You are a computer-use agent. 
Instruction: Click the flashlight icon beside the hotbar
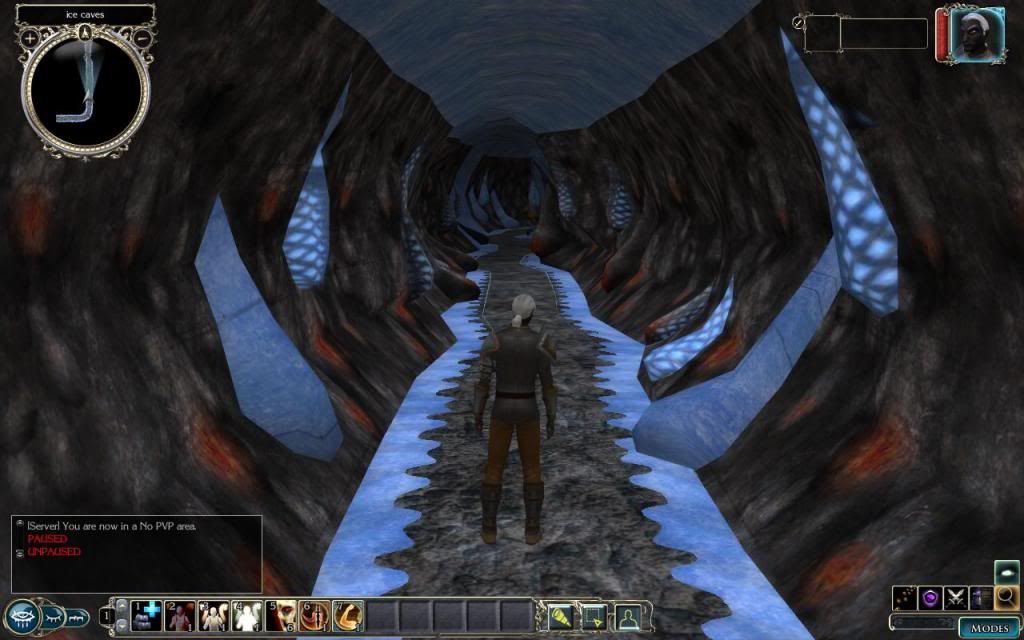tap(559, 616)
